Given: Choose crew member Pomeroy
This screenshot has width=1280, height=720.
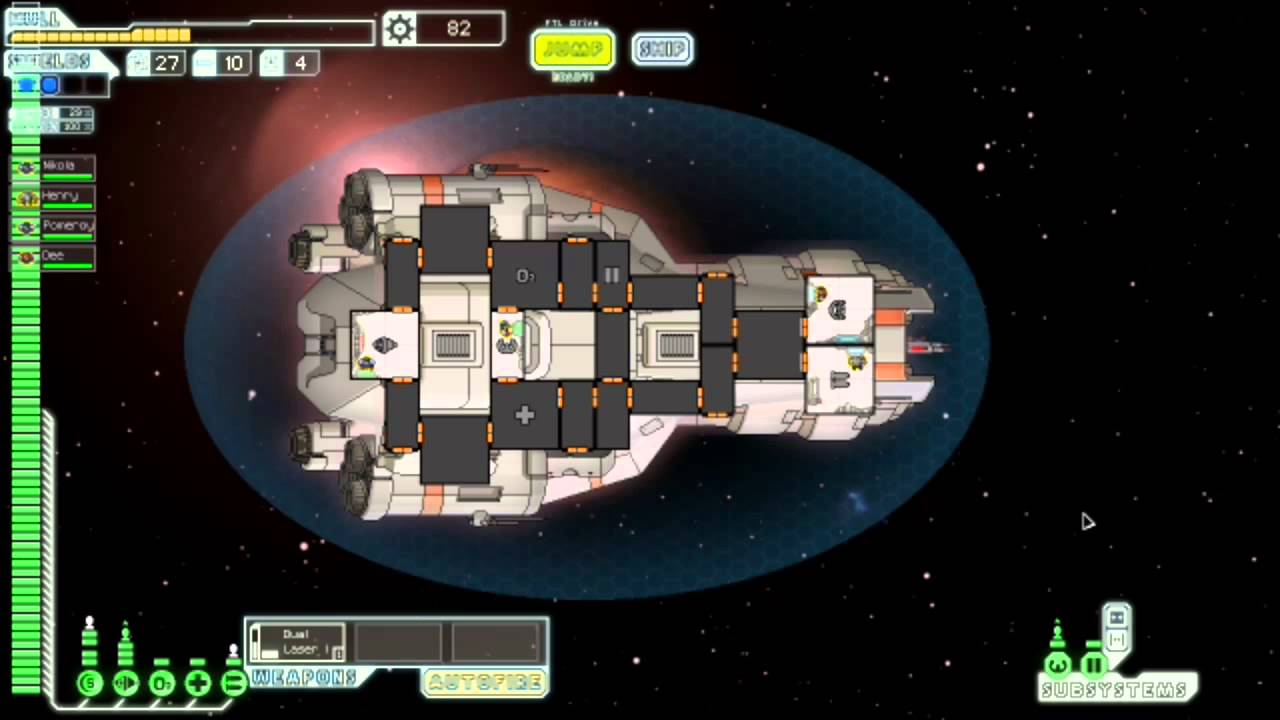Looking at the screenshot, I should pyautogui.click(x=54, y=227).
